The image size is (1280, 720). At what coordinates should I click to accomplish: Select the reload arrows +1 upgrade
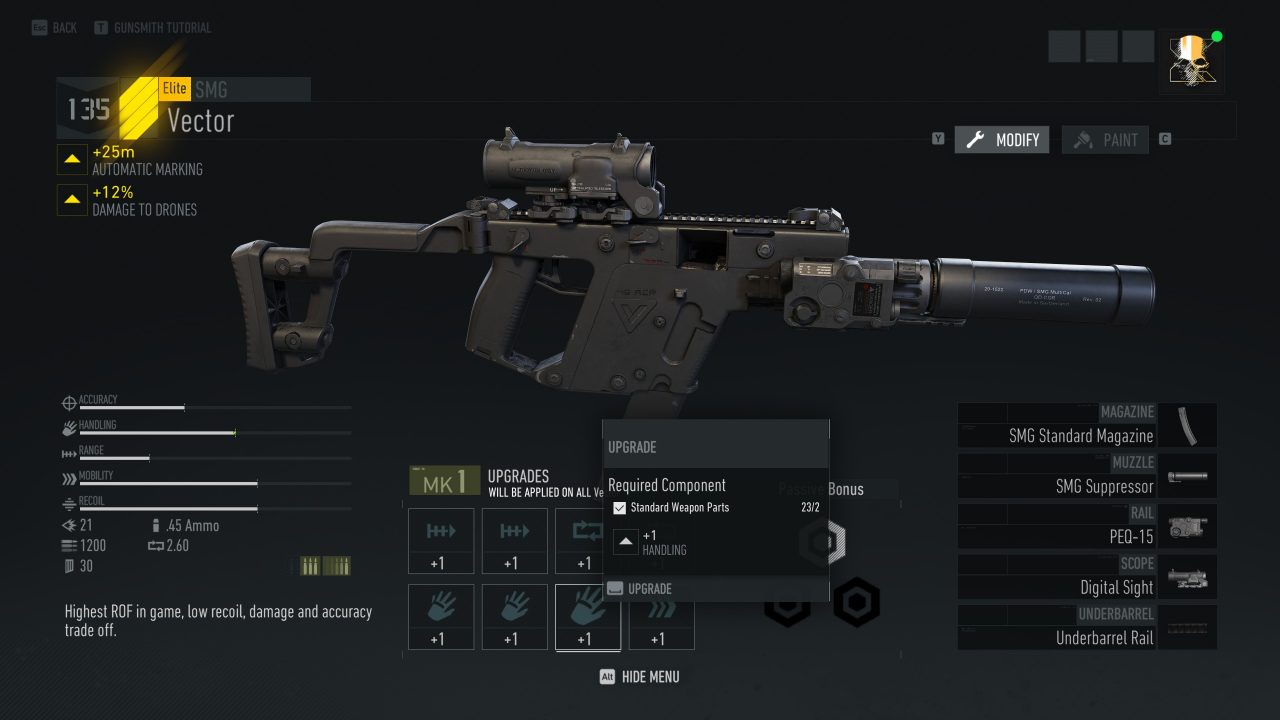point(588,541)
